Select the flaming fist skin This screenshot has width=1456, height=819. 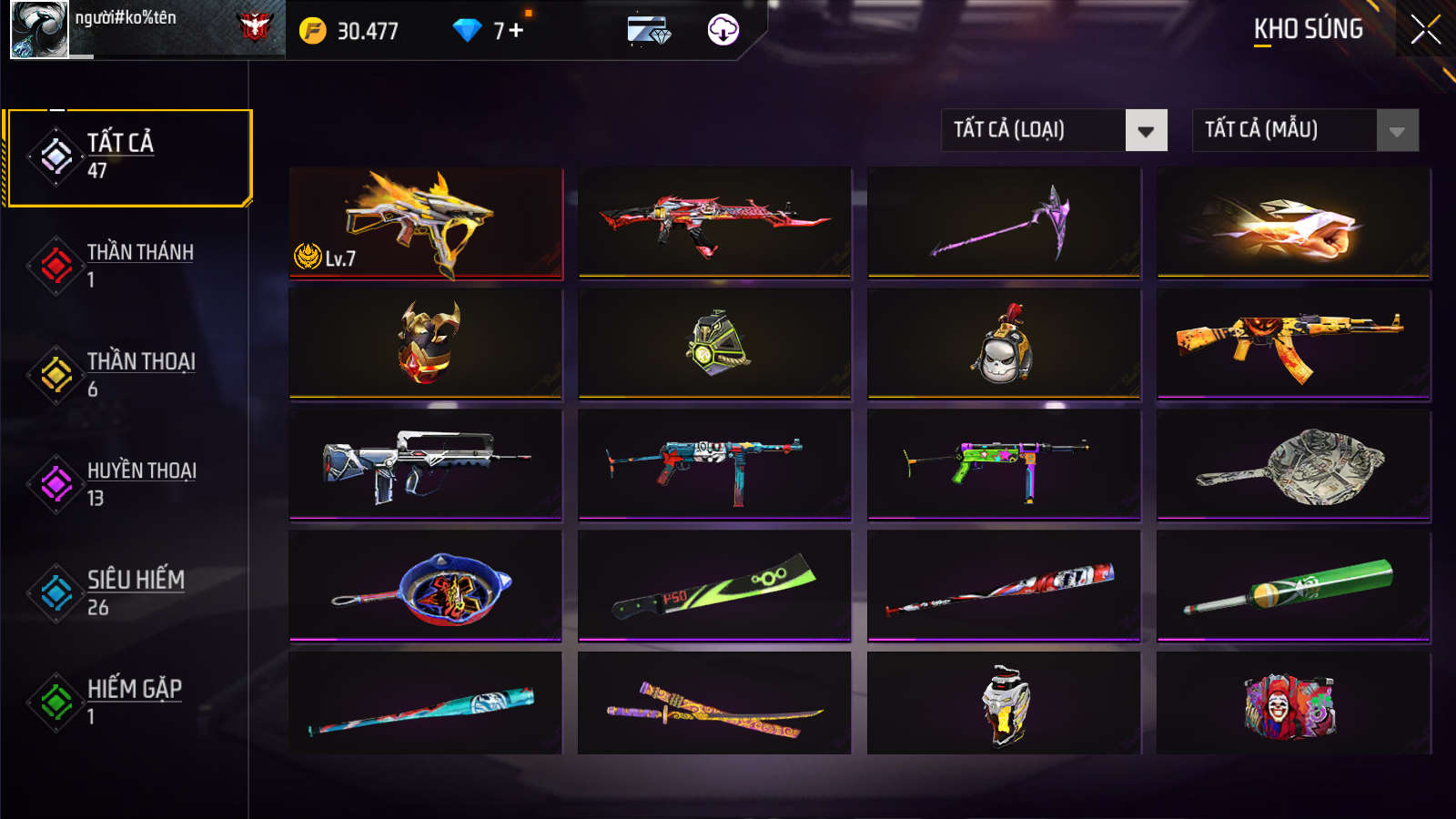(x=1293, y=222)
